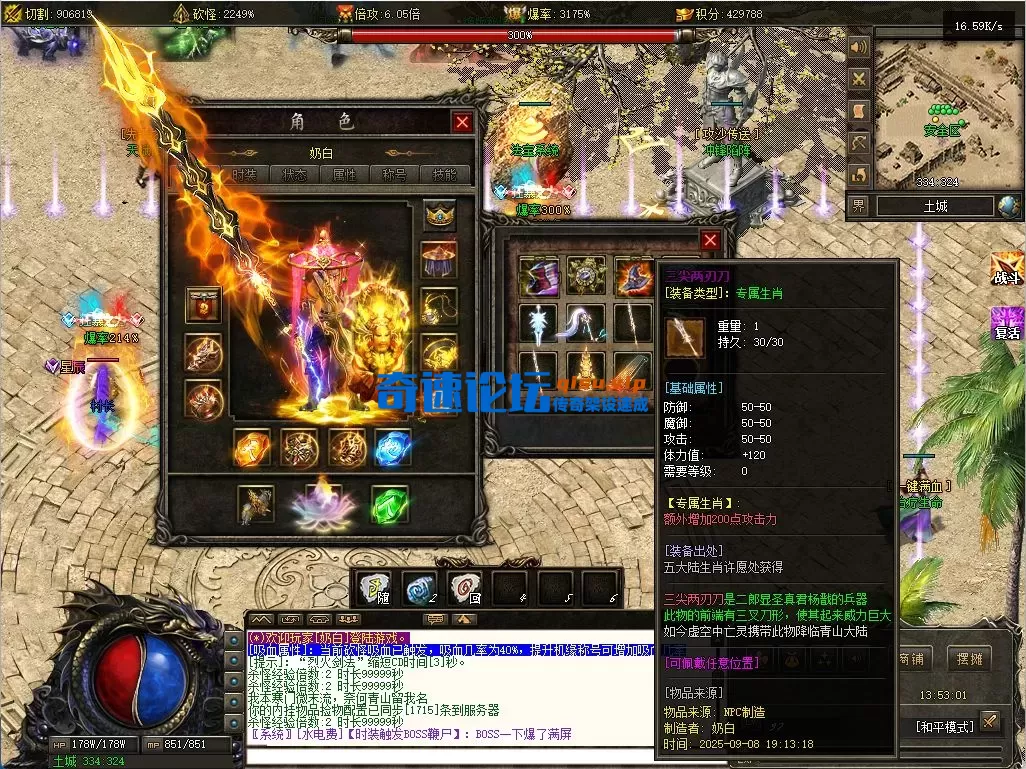The height and width of the screenshot is (769, 1026).
Task: Choose the wizard hat item slot
Action: (x=633, y=274)
